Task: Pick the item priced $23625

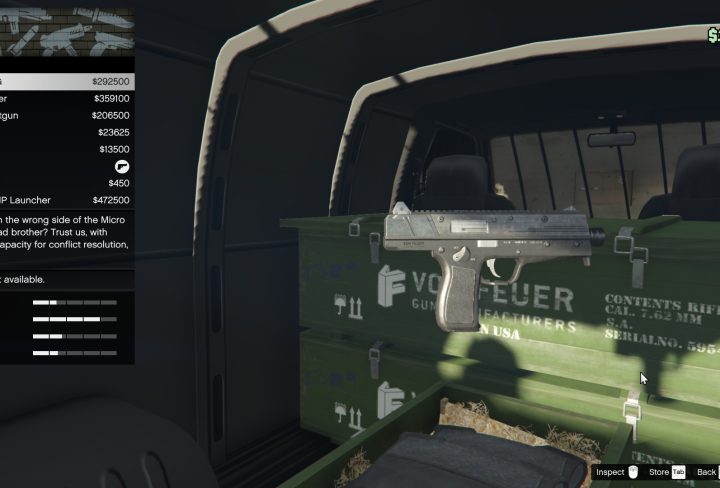Action: 66,132
